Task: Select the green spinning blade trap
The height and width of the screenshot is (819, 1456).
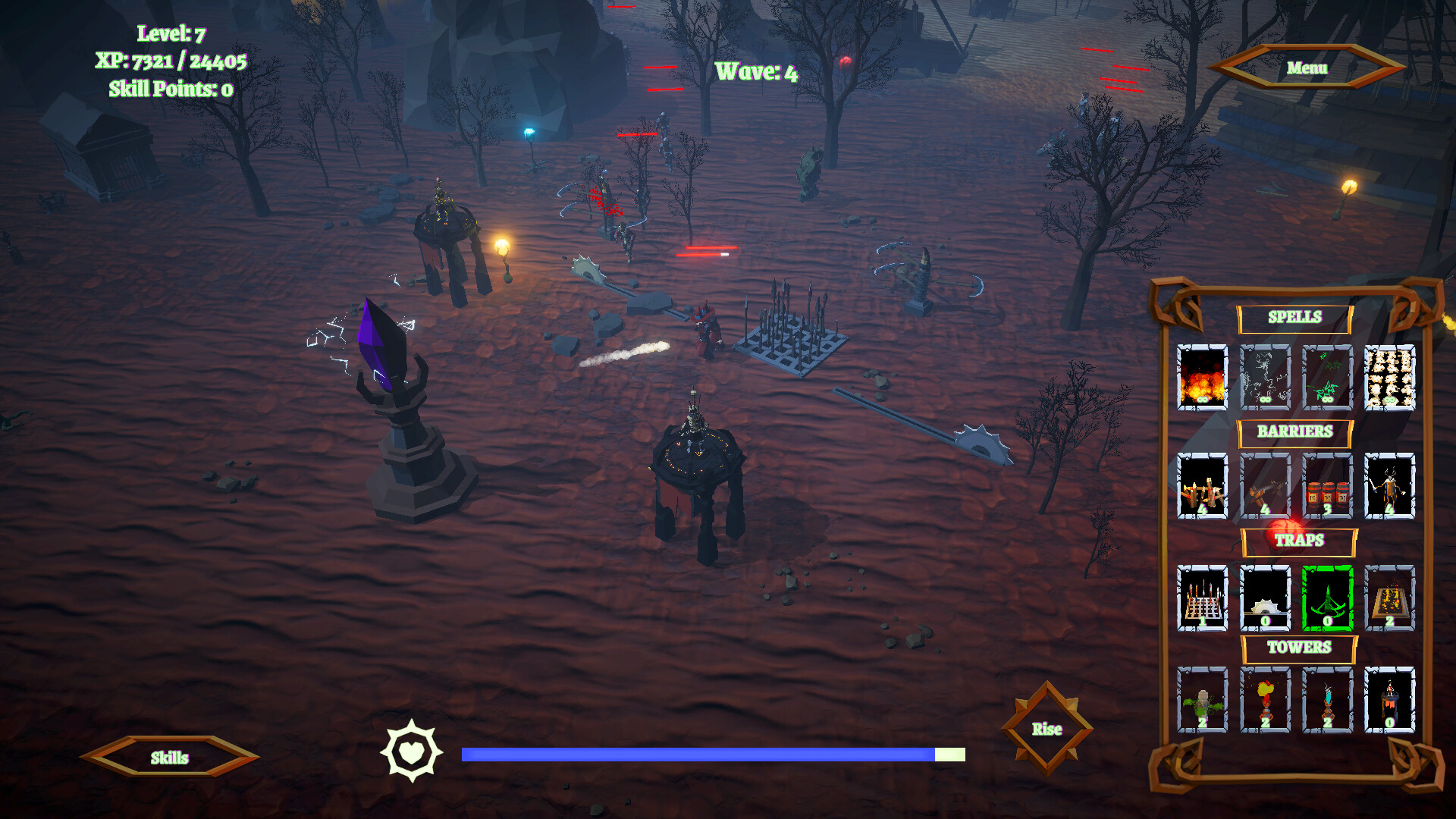Action: tap(1327, 598)
